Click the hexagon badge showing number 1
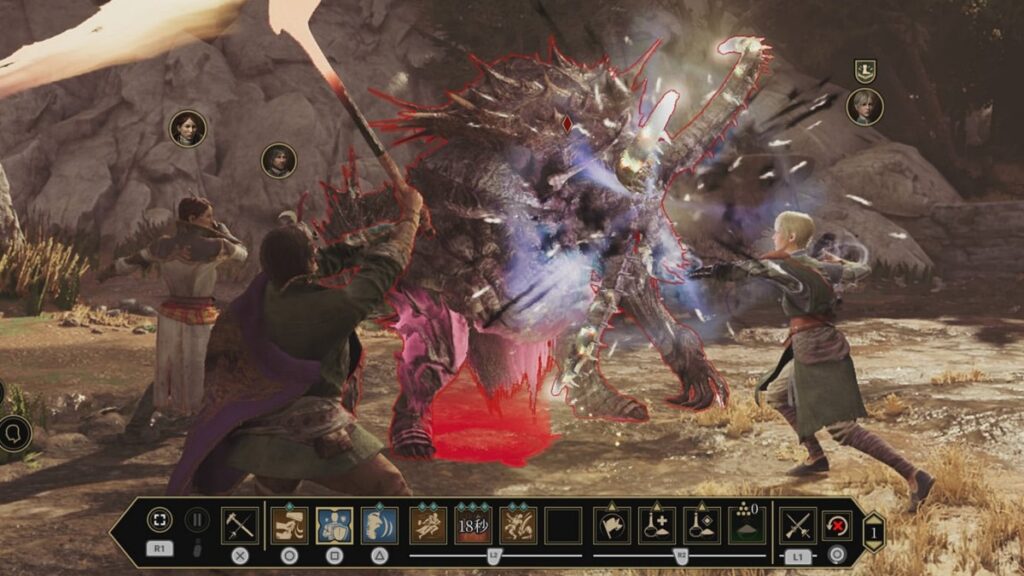 coord(873,532)
